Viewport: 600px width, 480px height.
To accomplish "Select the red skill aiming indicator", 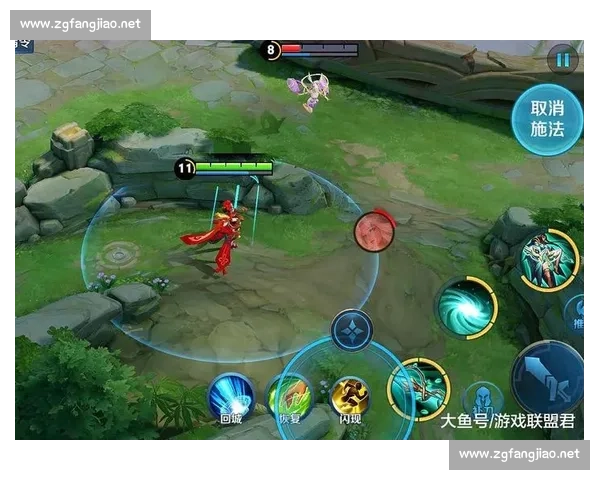I will (374, 232).
